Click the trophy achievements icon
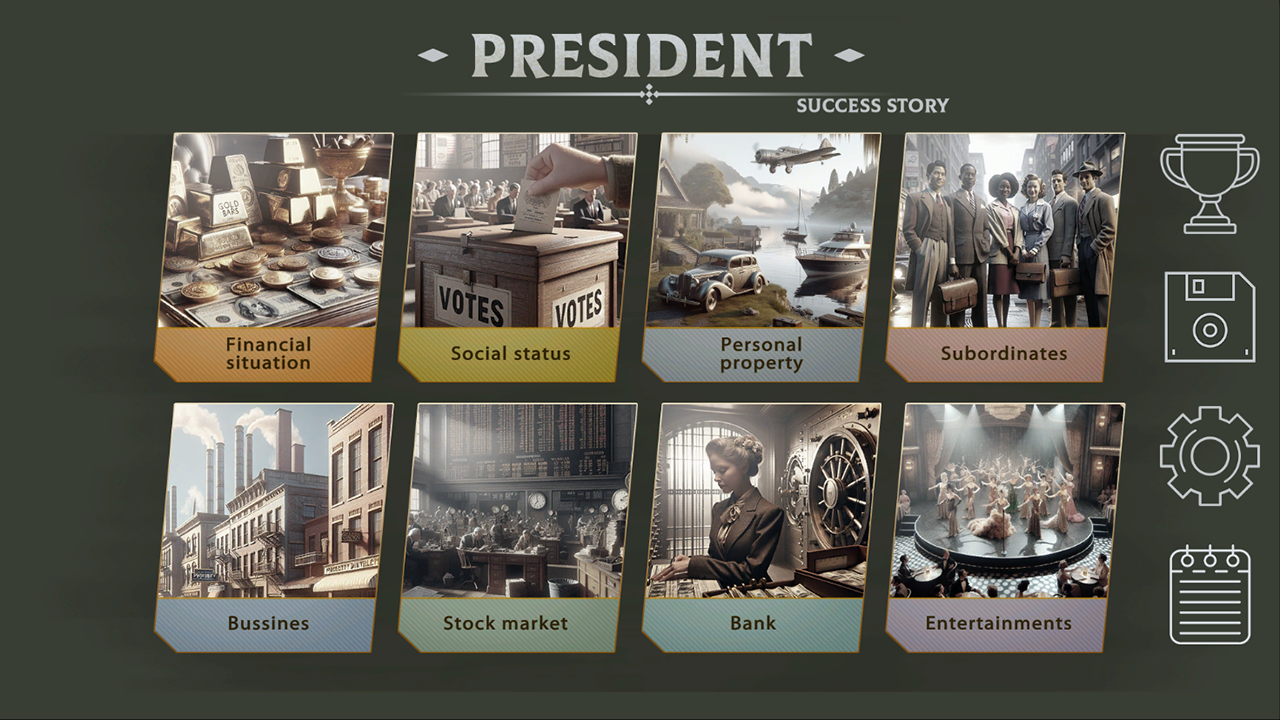The height and width of the screenshot is (720, 1280). [1209, 184]
